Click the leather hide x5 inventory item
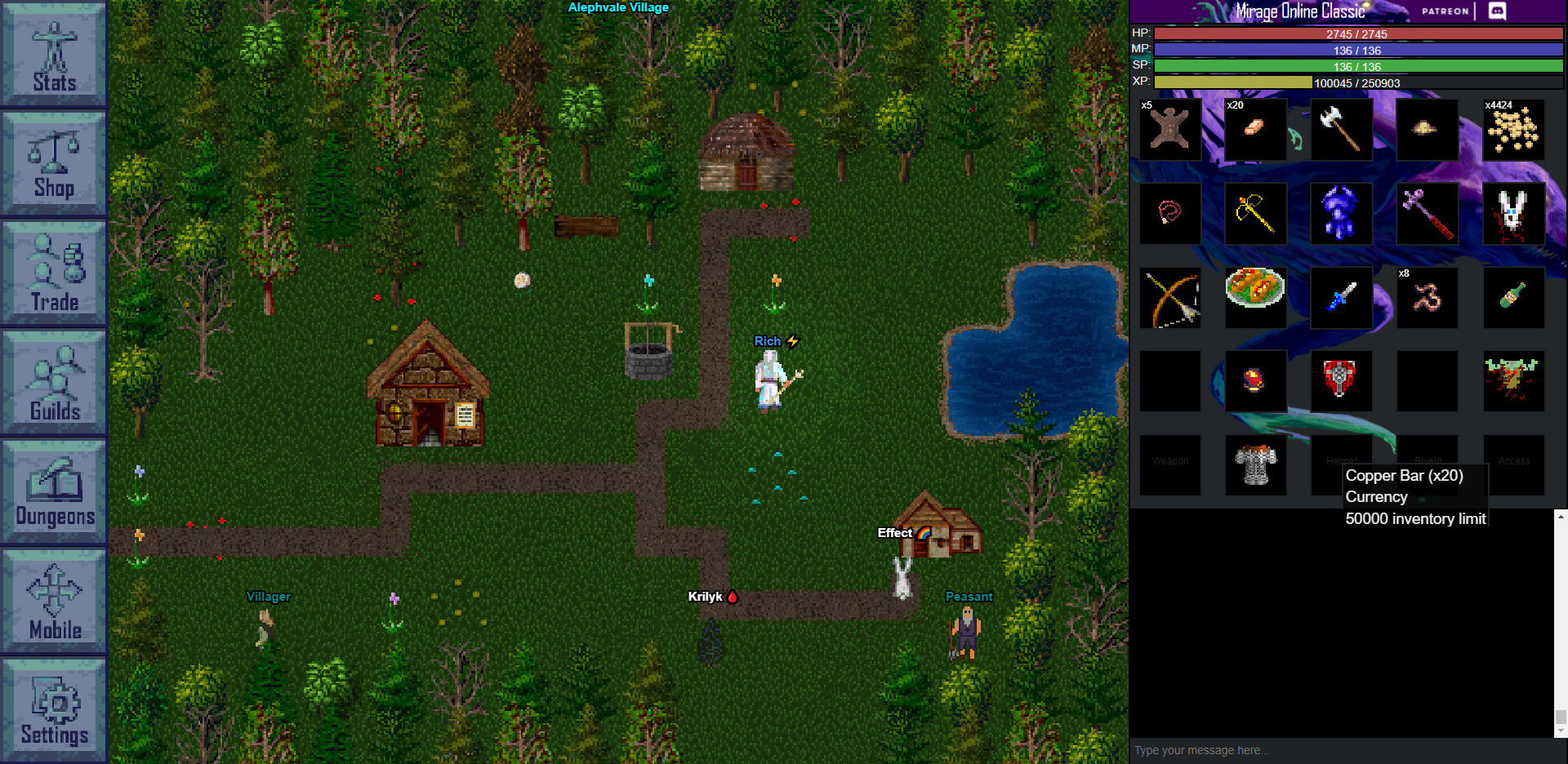1568x764 pixels. 1169,130
